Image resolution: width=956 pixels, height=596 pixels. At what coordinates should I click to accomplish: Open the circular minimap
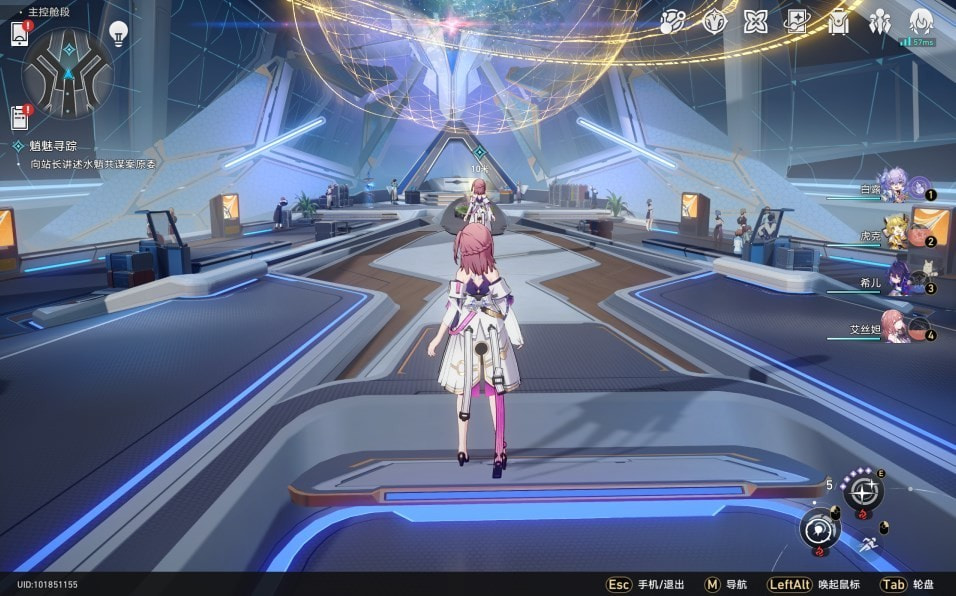click(x=68, y=71)
